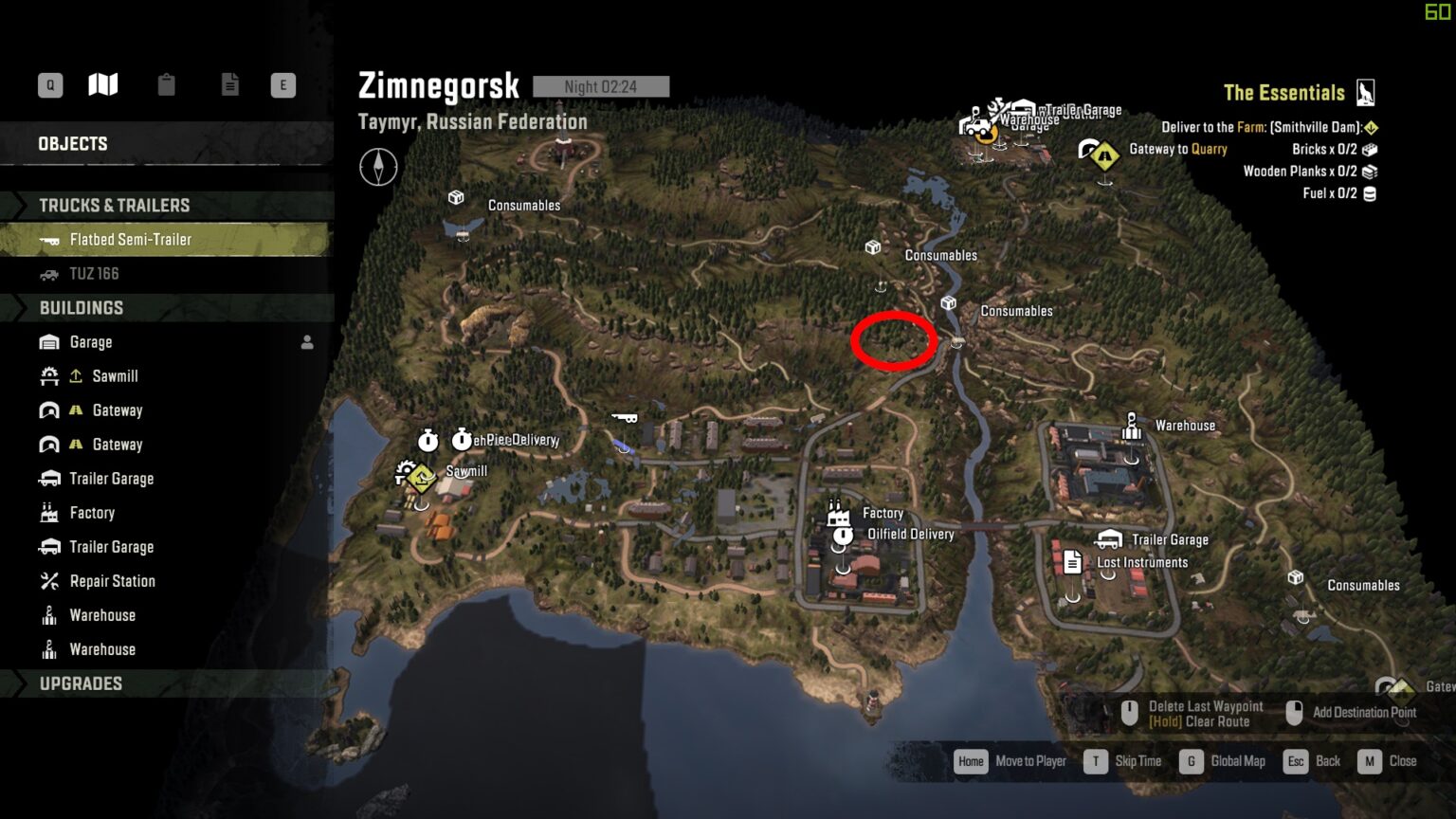
Task: Click the Sawmill marker on the map
Action: click(x=418, y=474)
